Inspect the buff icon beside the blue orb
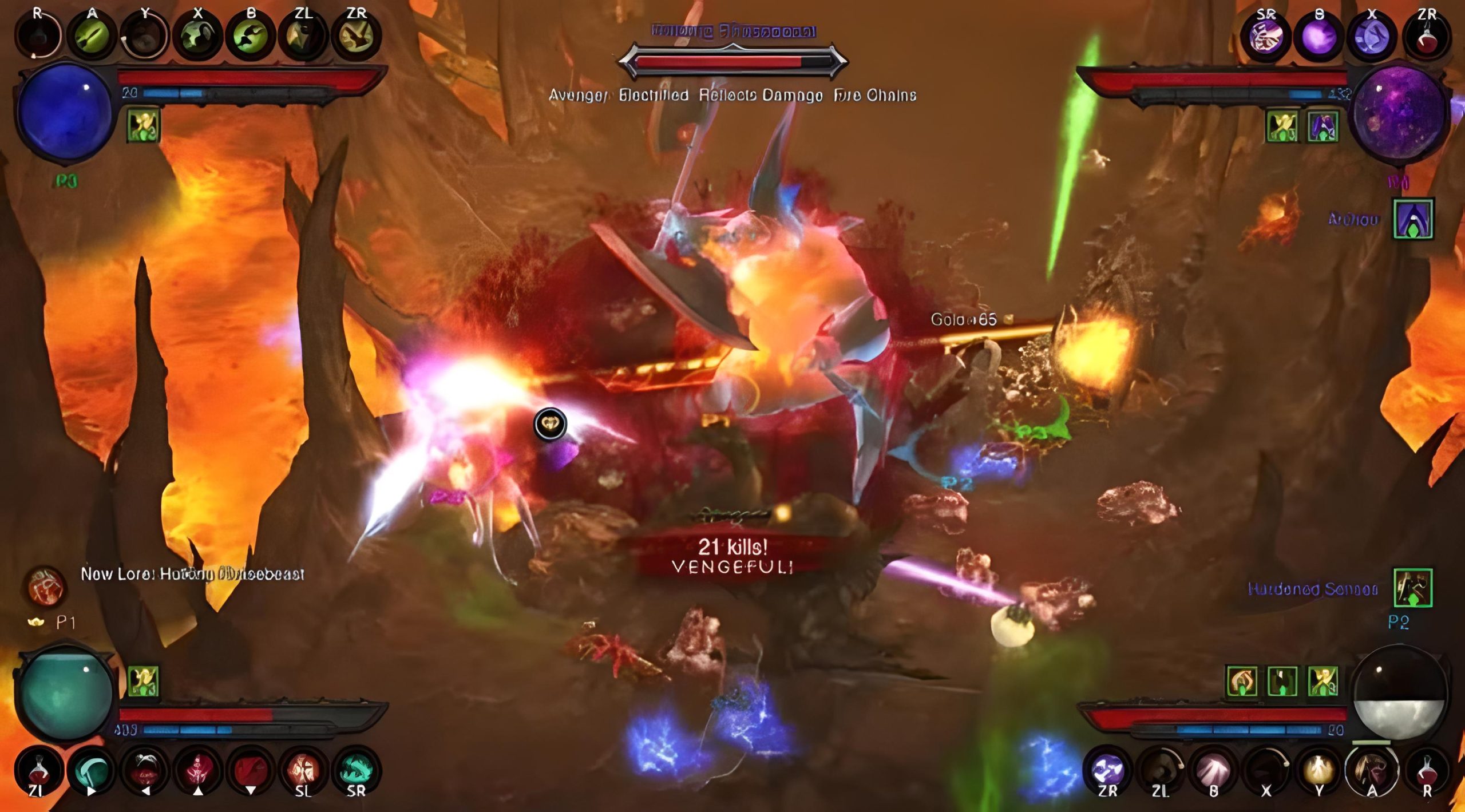 click(143, 126)
